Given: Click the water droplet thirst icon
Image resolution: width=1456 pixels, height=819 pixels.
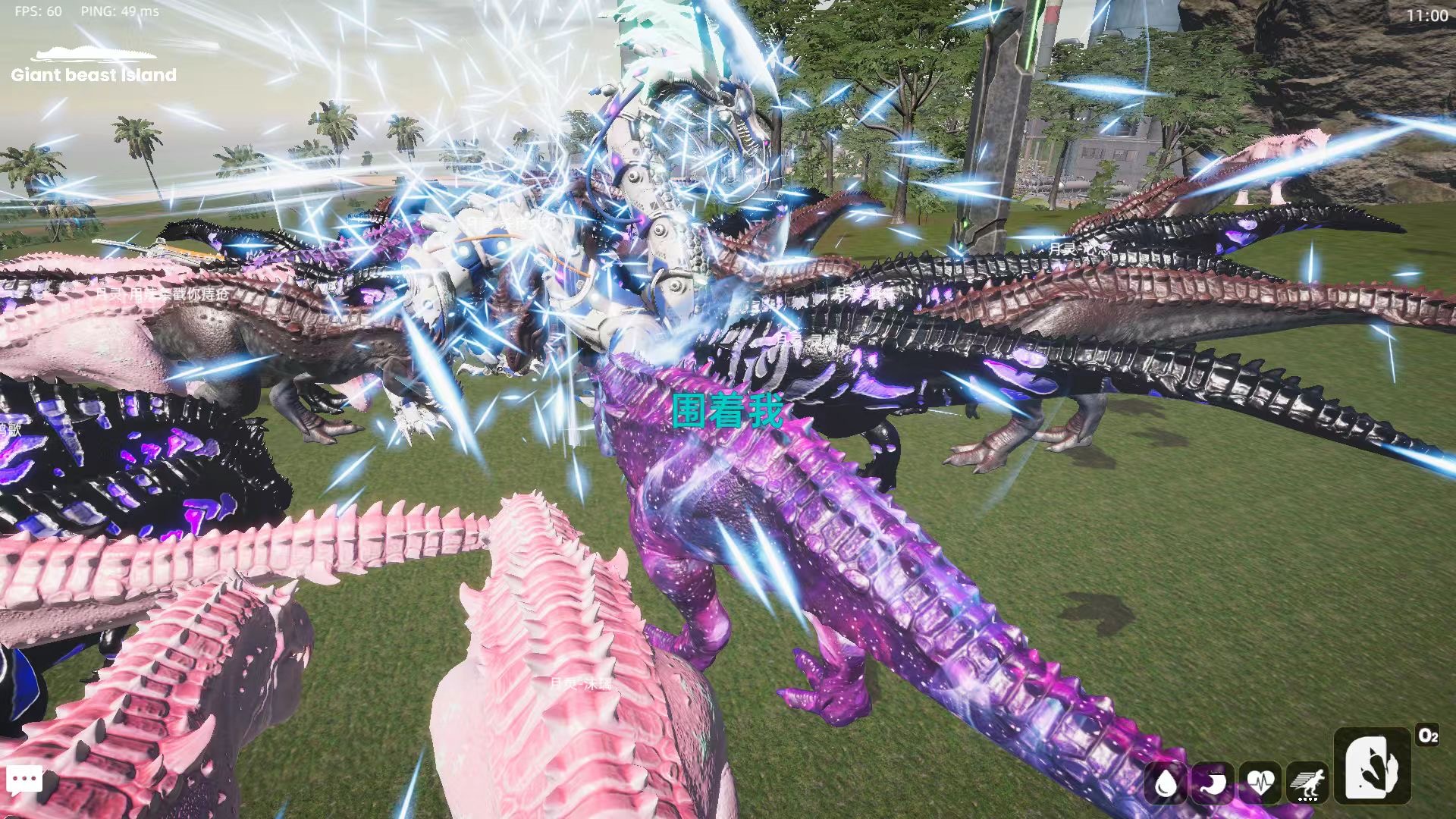Looking at the screenshot, I should [x=1166, y=782].
